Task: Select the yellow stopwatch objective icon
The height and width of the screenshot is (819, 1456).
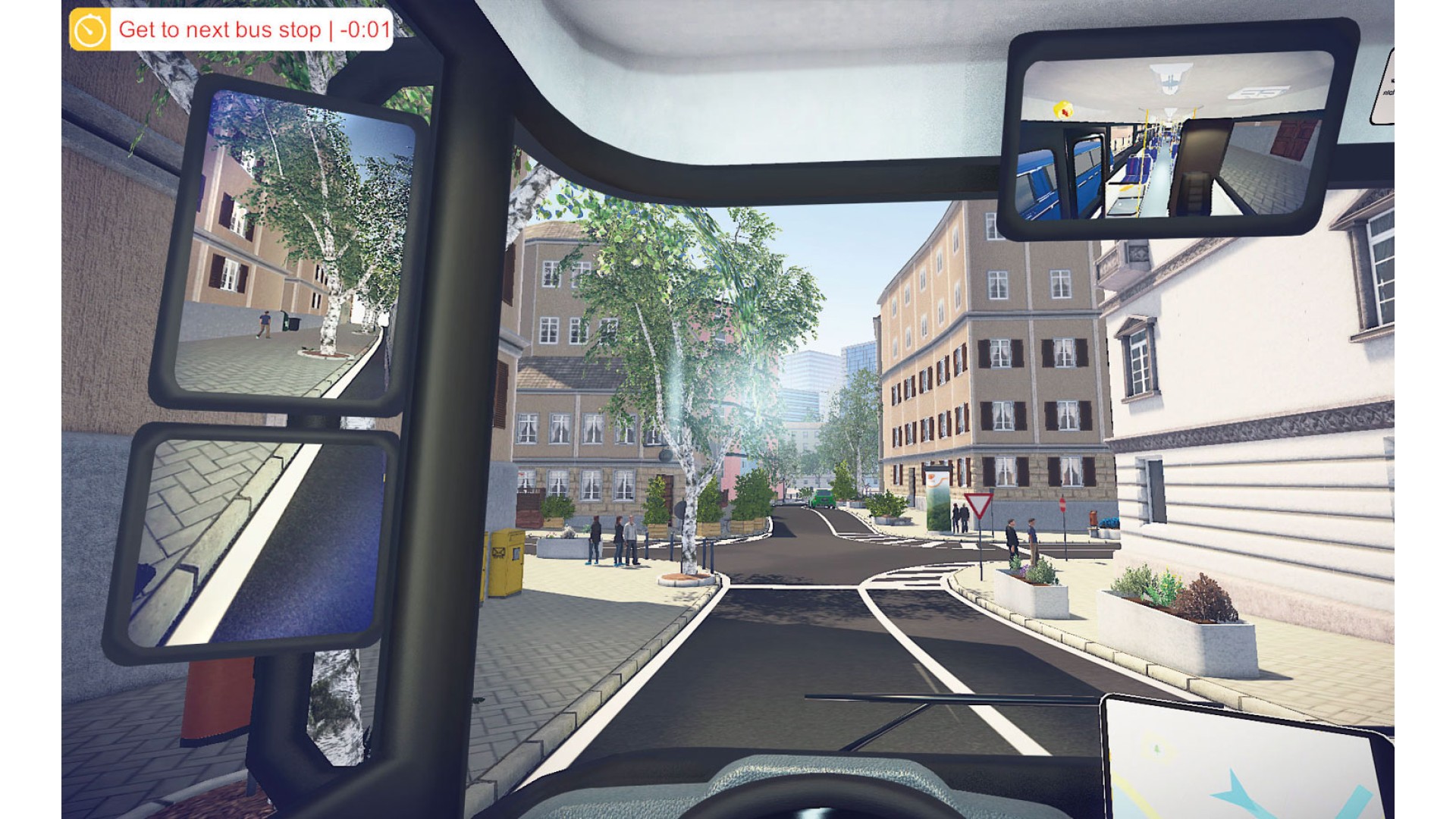Action: (90, 30)
